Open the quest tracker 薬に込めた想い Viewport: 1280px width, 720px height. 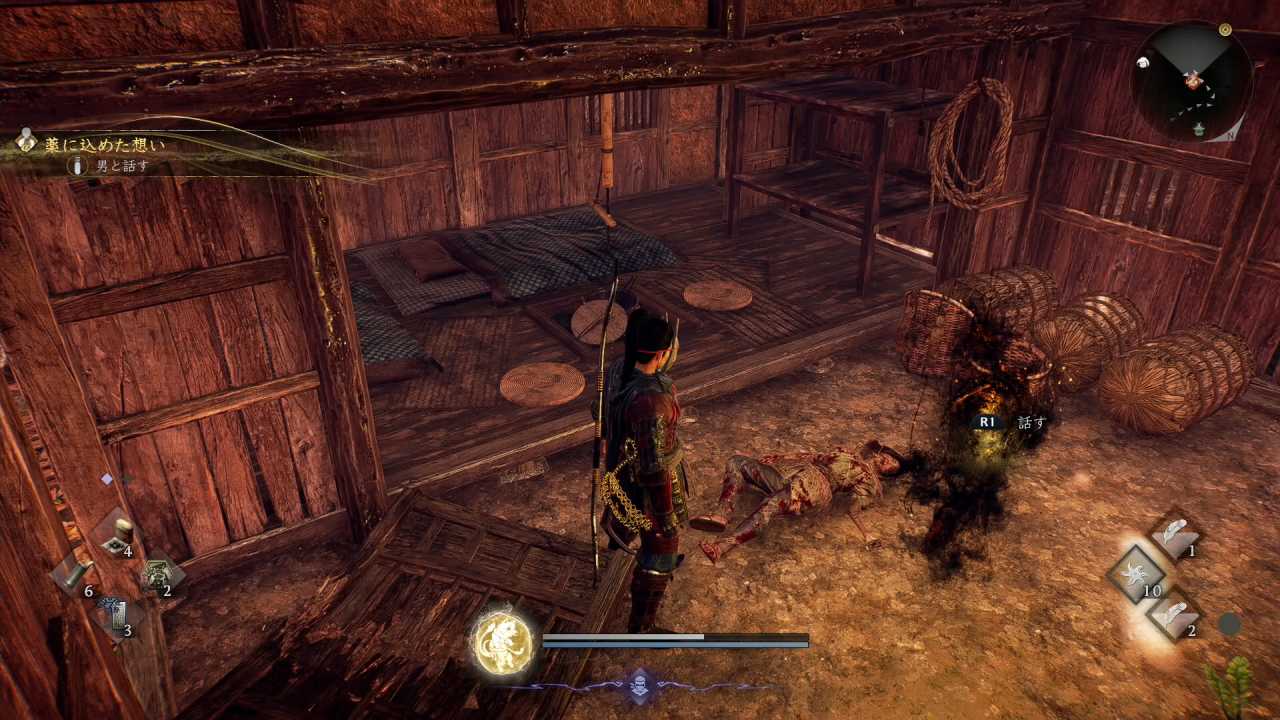coord(104,145)
